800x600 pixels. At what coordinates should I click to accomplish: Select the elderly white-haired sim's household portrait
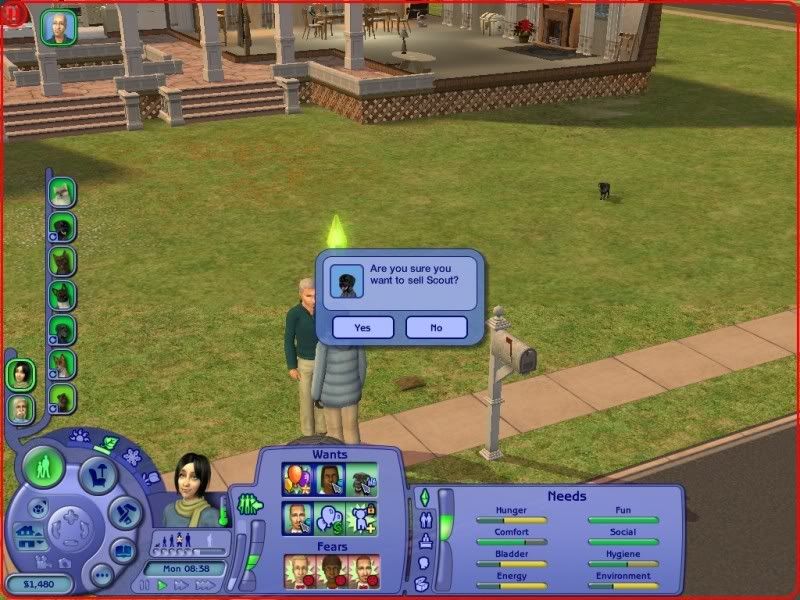coord(20,408)
